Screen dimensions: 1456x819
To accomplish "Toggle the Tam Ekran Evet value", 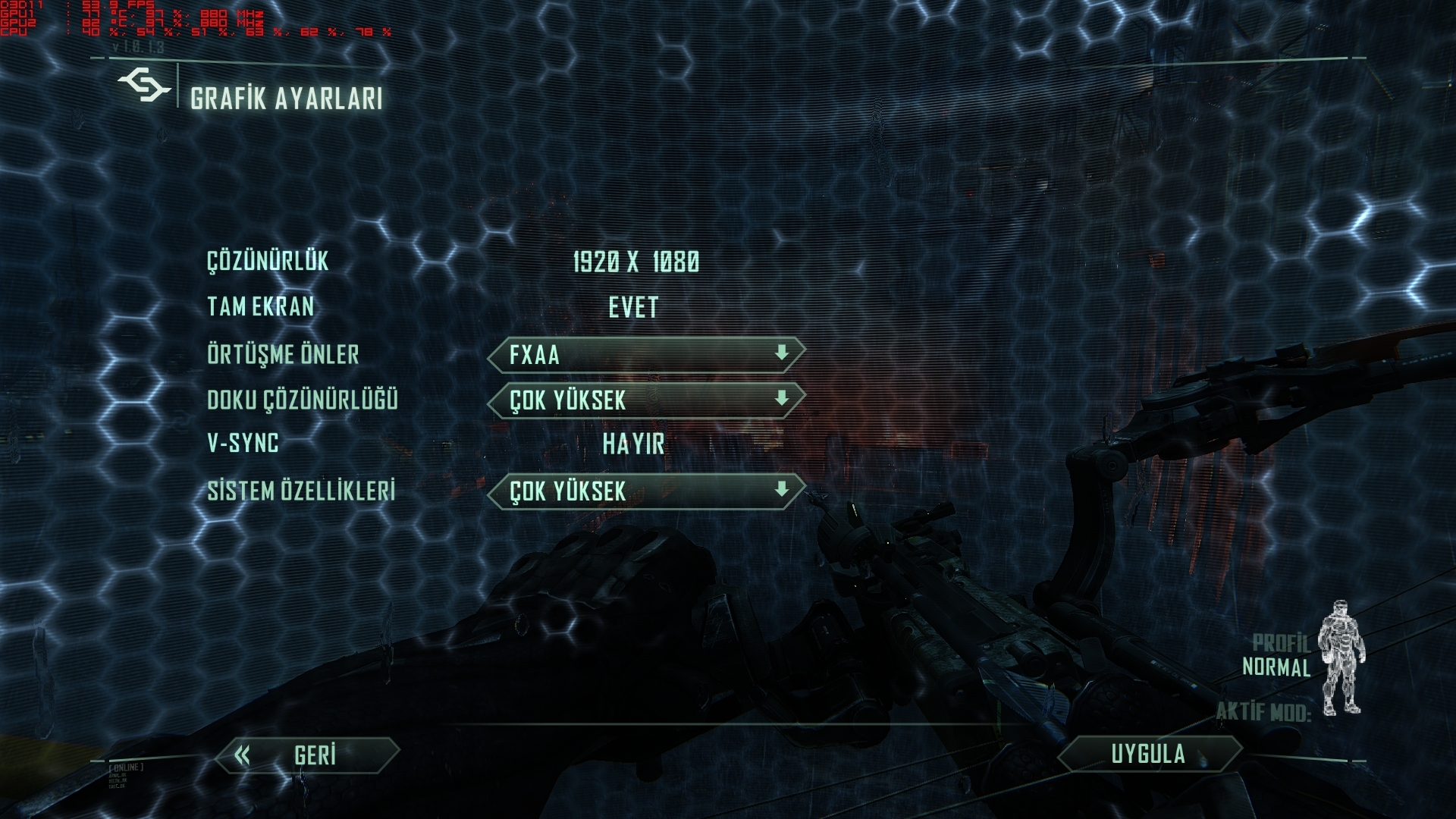I will click(633, 307).
